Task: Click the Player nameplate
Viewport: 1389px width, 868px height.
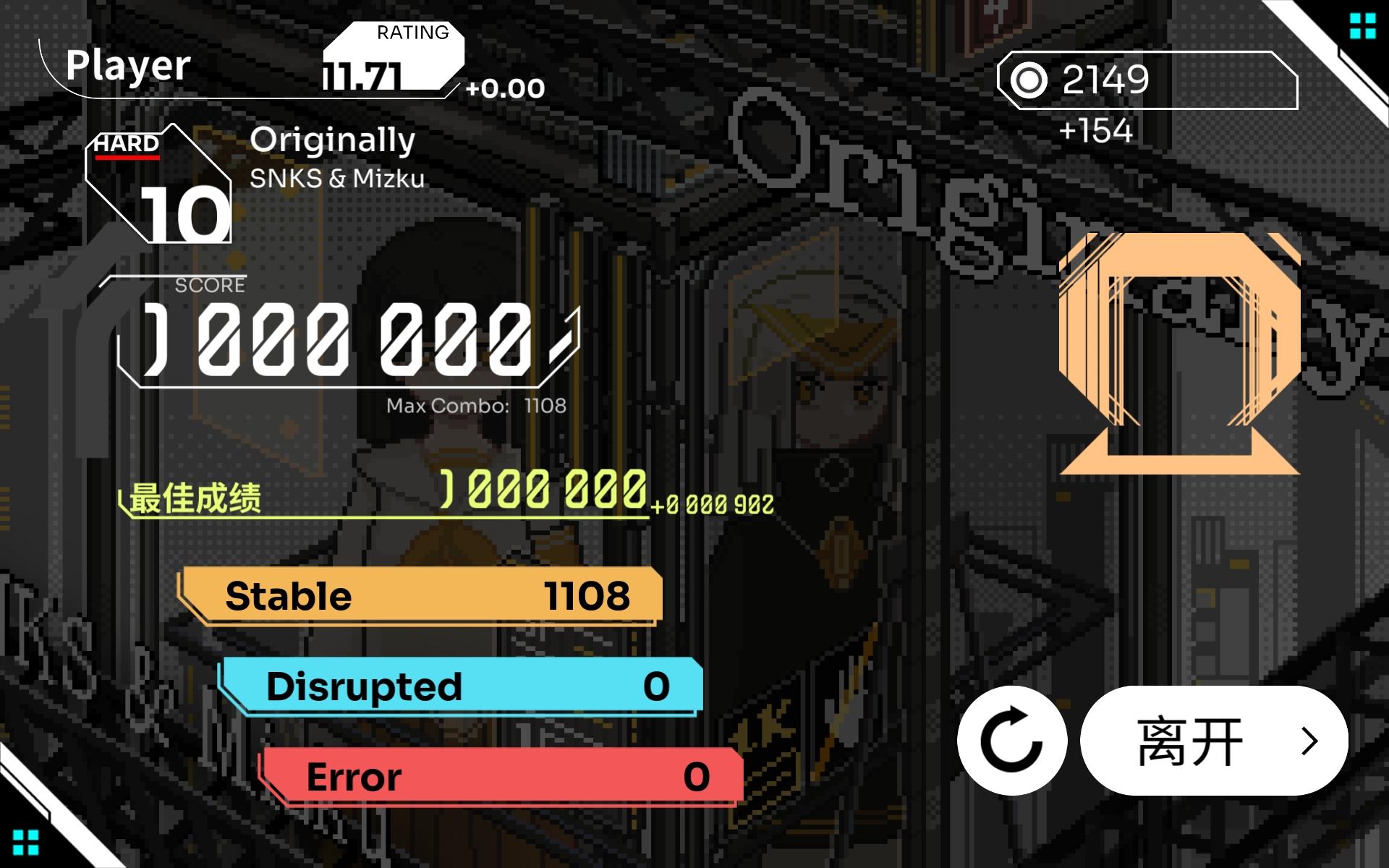Action: pos(127,66)
